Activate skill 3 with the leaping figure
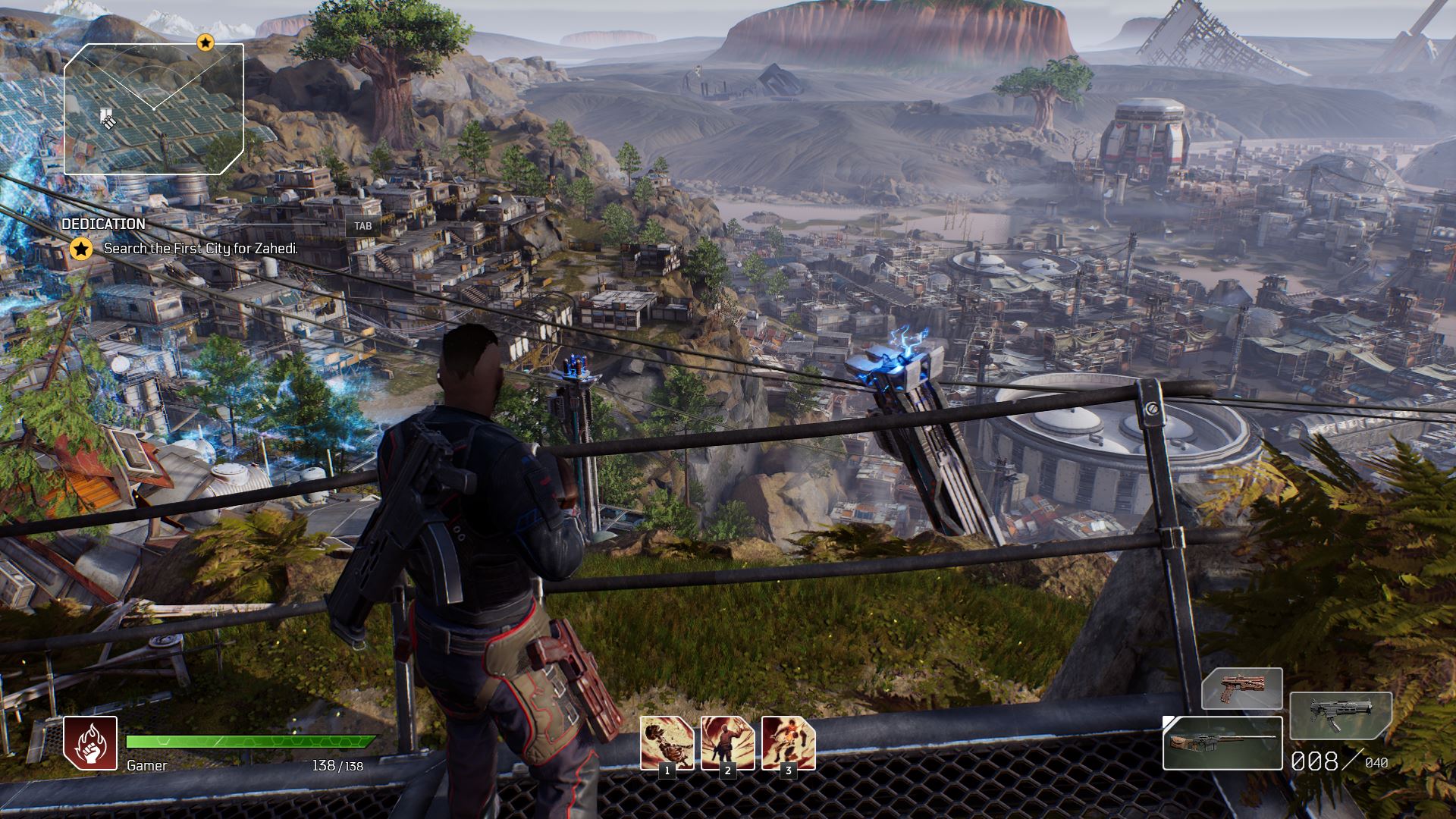The width and height of the screenshot is (1456, 819). click(788, 742)
